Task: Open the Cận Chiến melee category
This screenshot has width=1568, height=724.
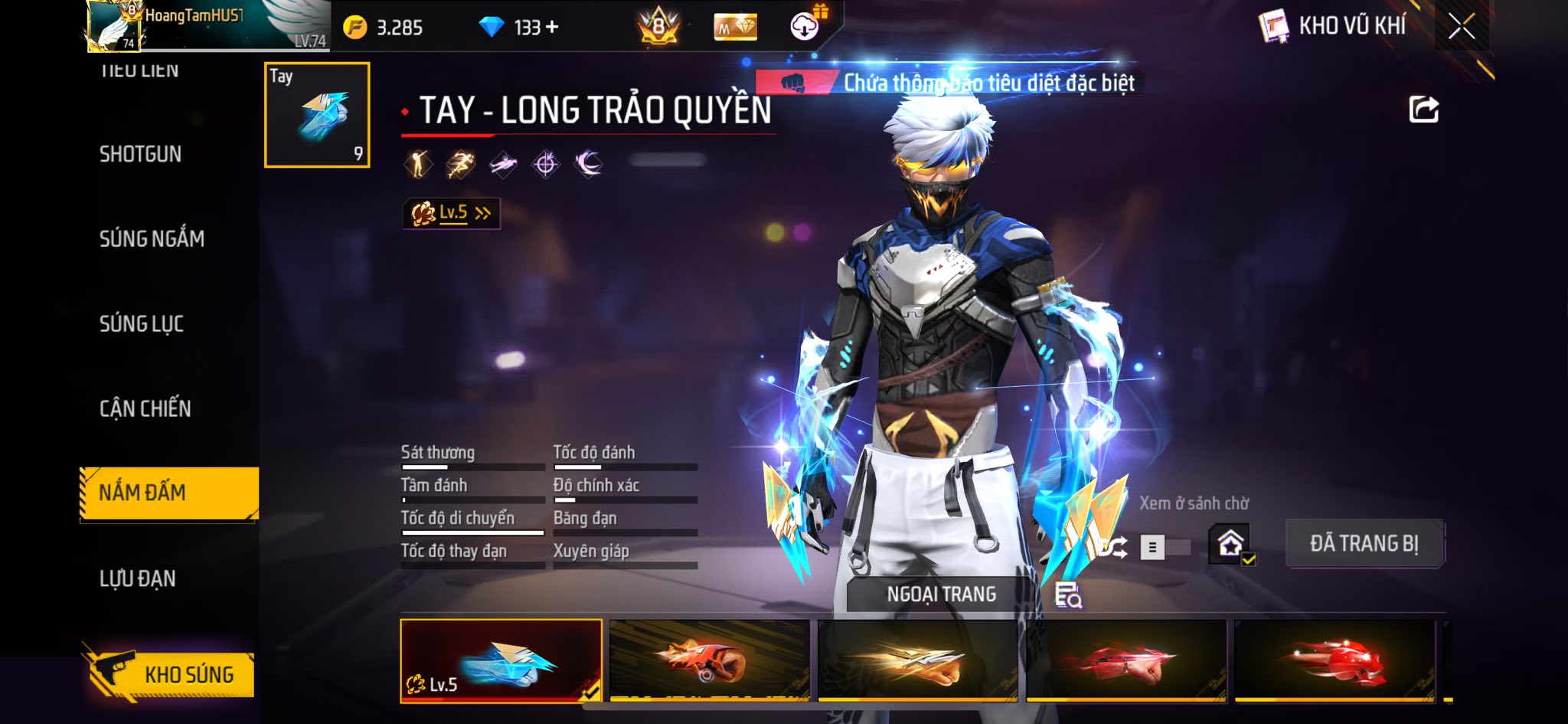Action: coord(145,408)
